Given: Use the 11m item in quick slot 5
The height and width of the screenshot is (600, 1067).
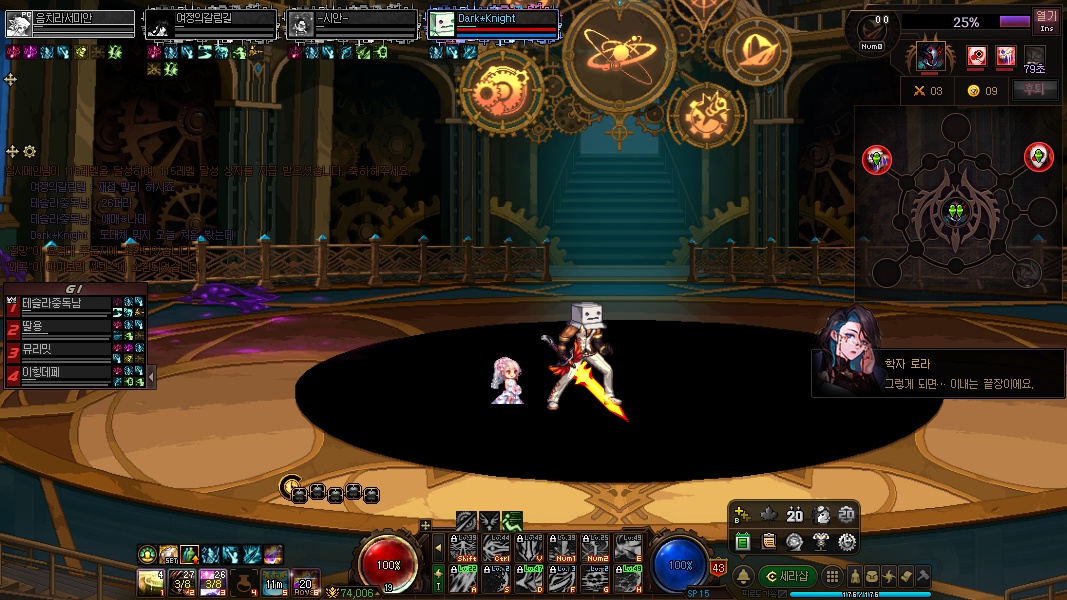Looking at the screenshot, I should pos(275,579).
